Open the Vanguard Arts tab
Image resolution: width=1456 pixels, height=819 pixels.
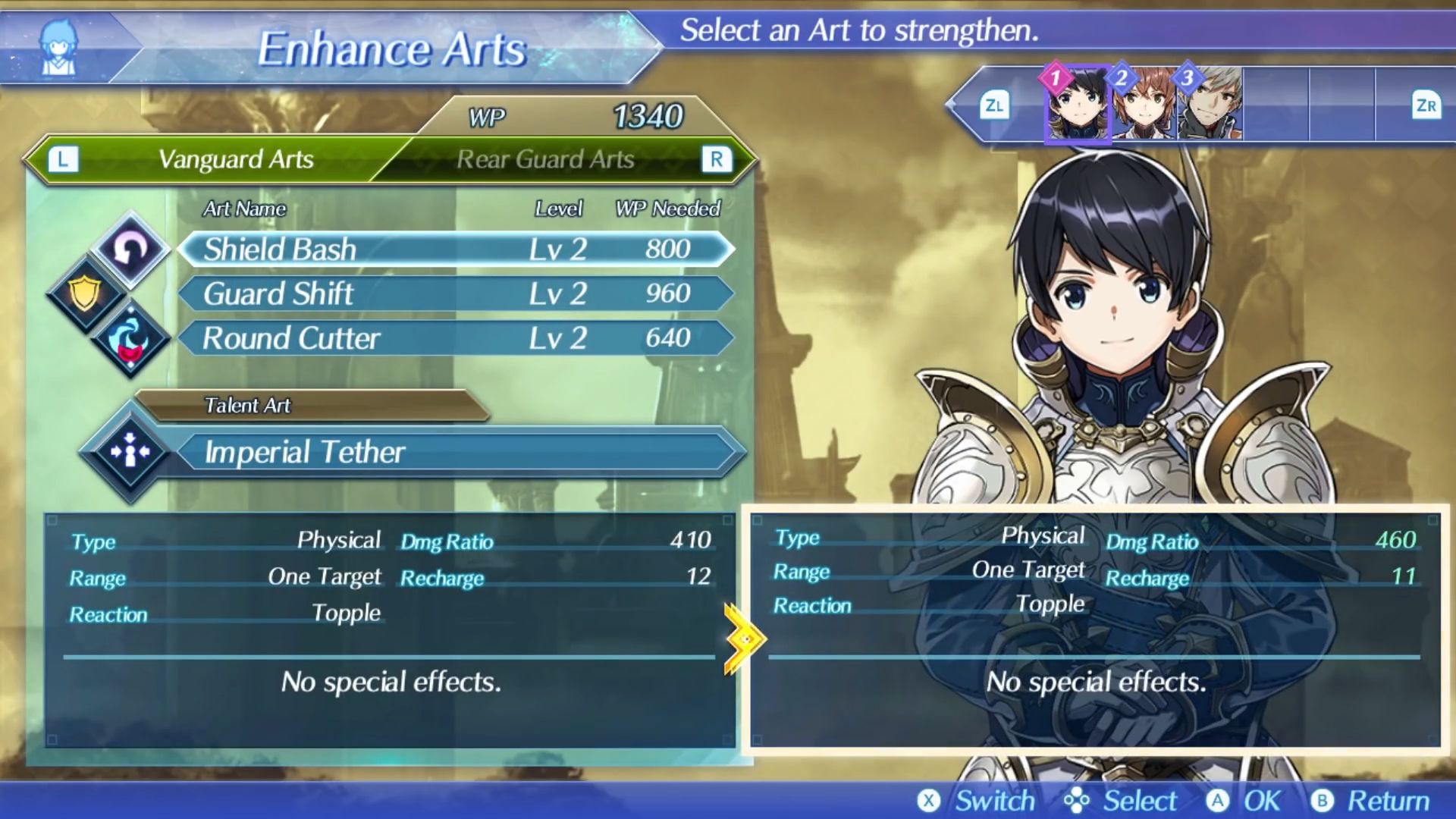[x=236, y=159]
